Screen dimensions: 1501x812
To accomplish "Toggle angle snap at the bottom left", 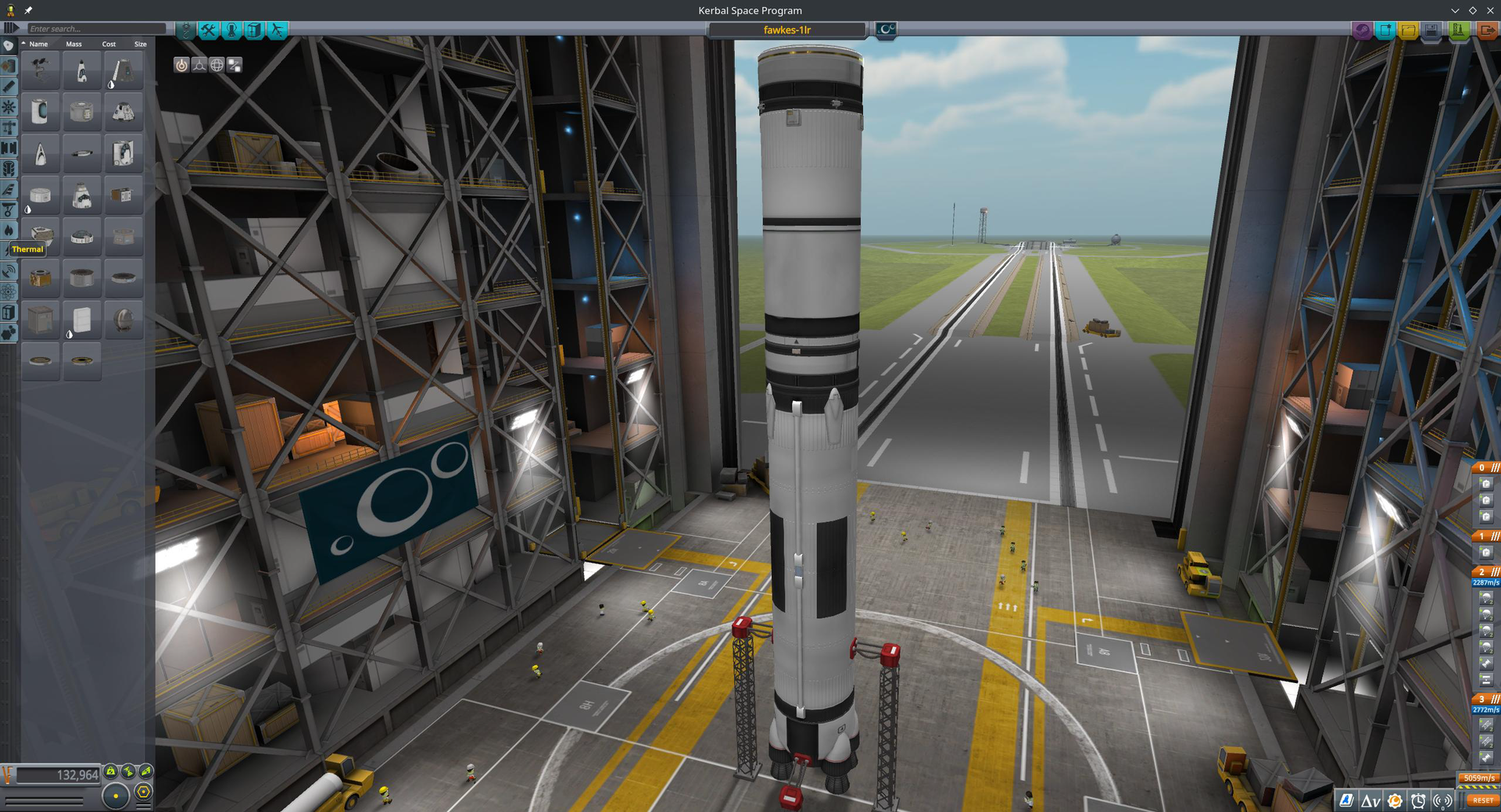I will click(142, 792).
